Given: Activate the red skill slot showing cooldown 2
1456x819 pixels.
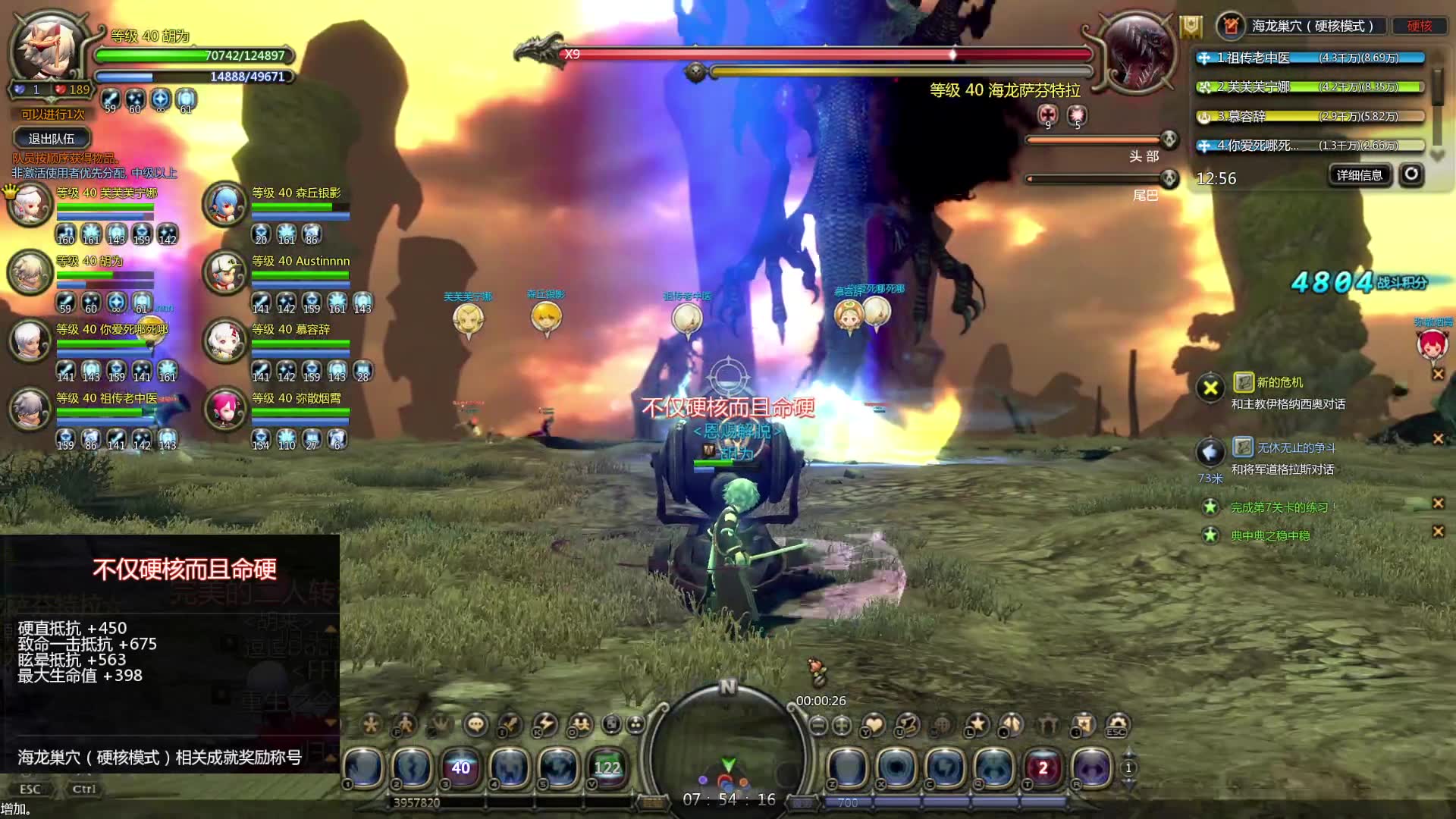Looking at the screenshot, I should pyautogui.click(x=1043, y=767).
